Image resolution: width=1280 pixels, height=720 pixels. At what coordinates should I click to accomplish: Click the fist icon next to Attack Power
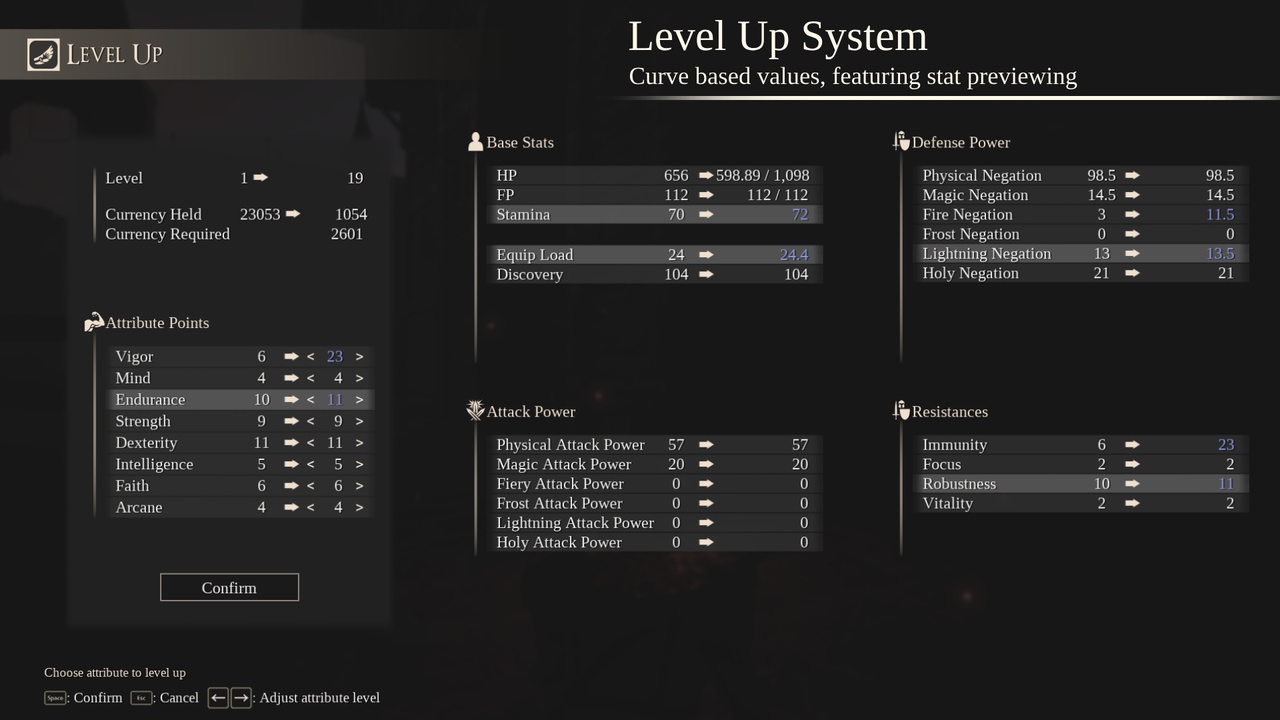[x=475, y=410]
